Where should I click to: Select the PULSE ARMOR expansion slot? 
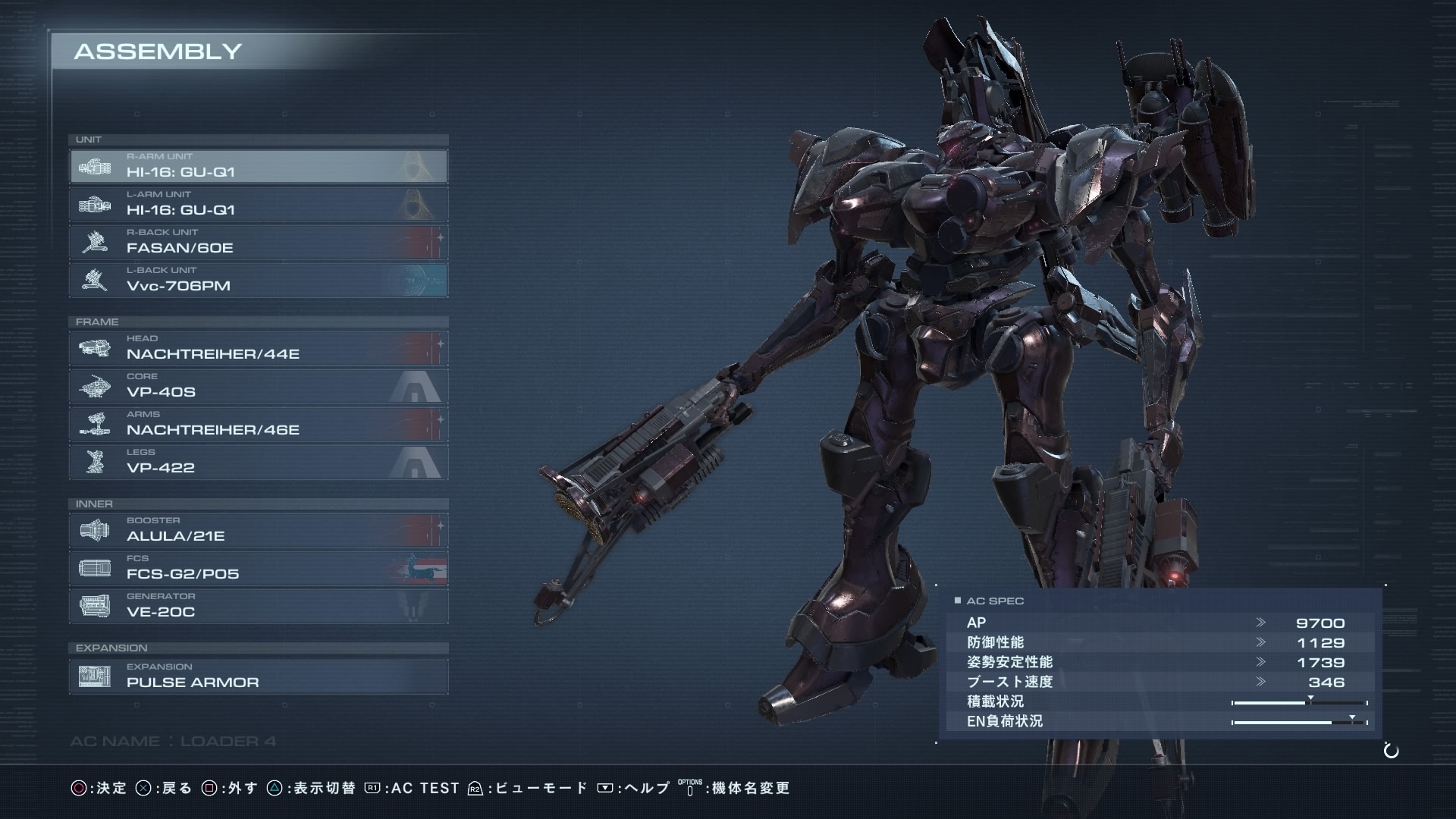pyautogui.click(x=258, y=676)
